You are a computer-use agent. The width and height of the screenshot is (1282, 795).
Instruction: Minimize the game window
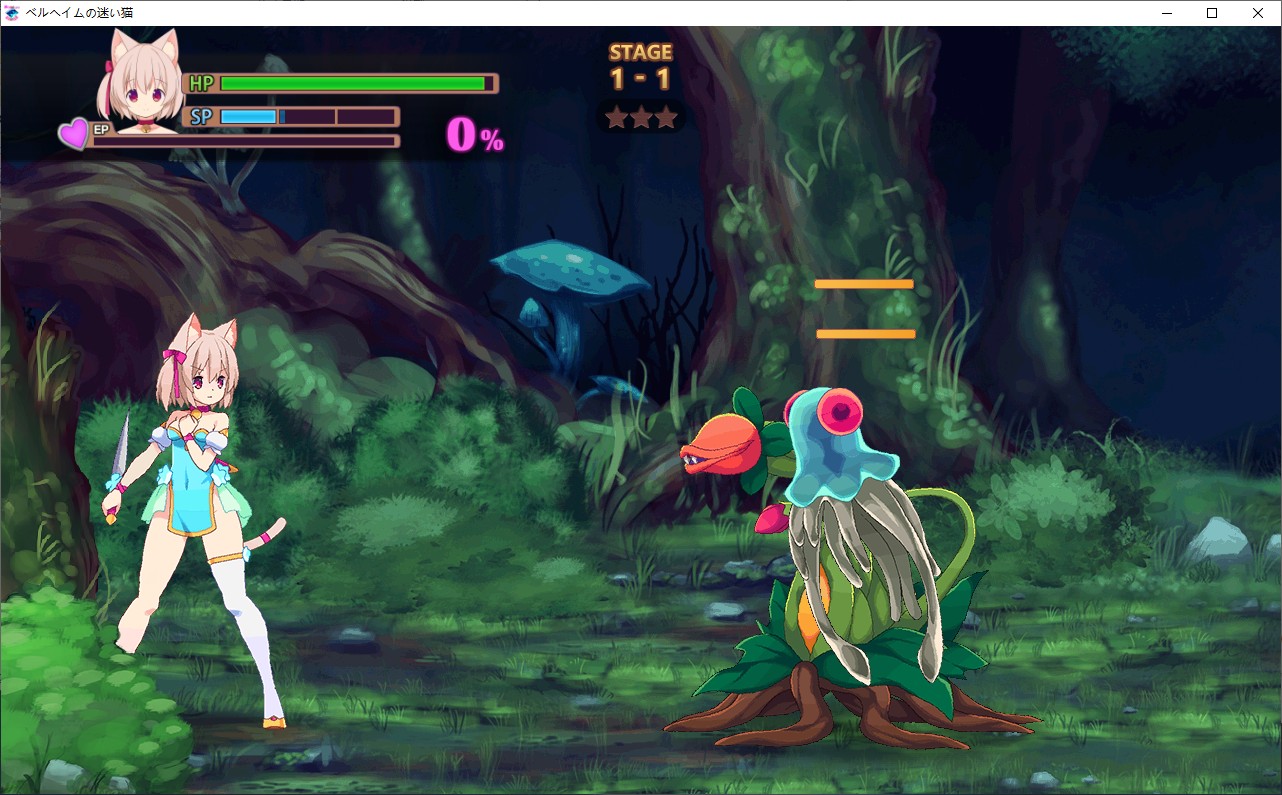click(1167, 13)
